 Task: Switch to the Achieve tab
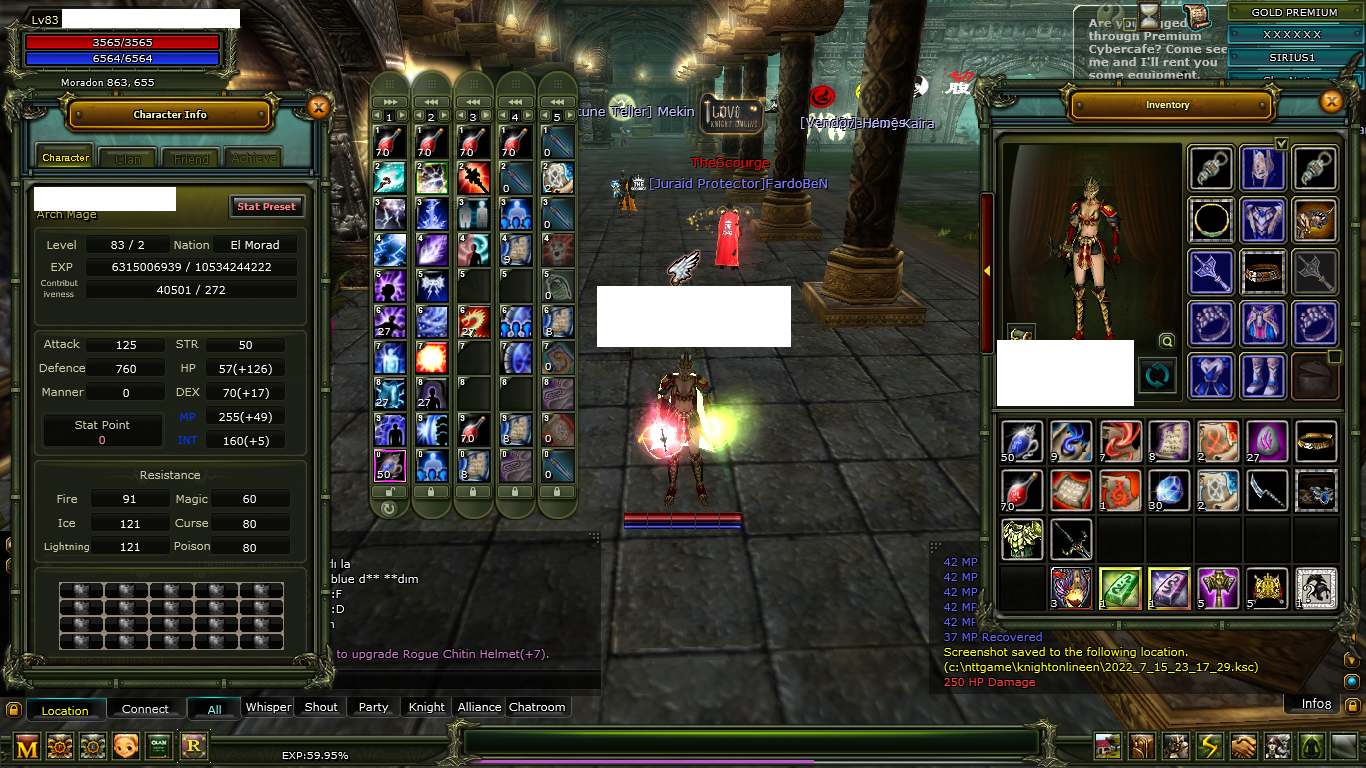[x=252, y=157]
